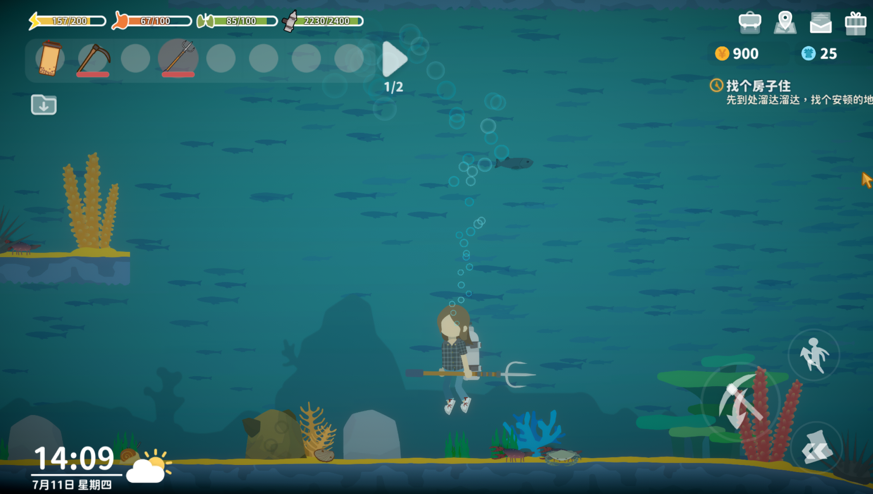
Task: Go to the next hotbar page arrow
Action: (x=394, y=60)
